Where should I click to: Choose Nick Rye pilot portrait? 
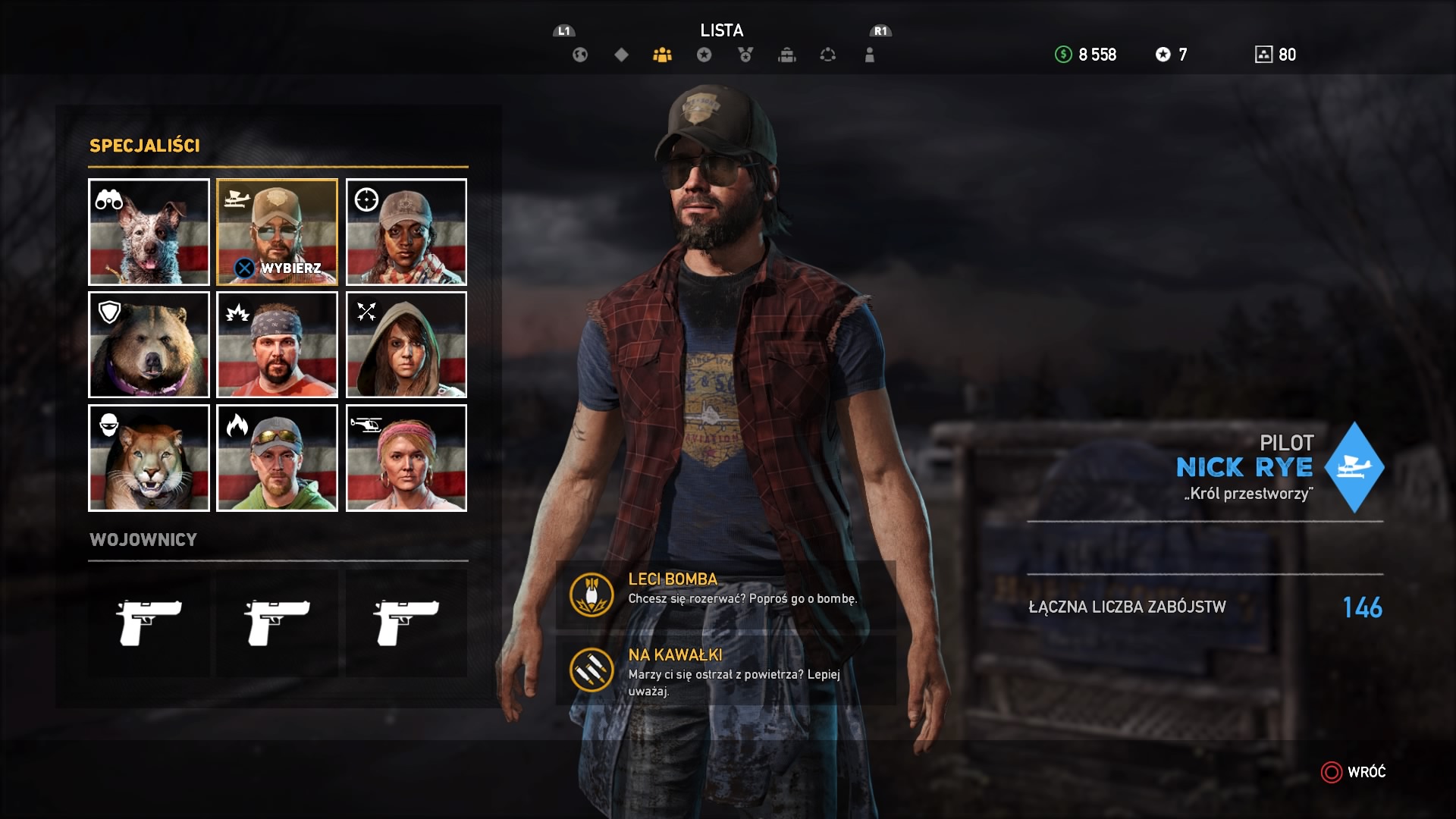pos(277,232)
